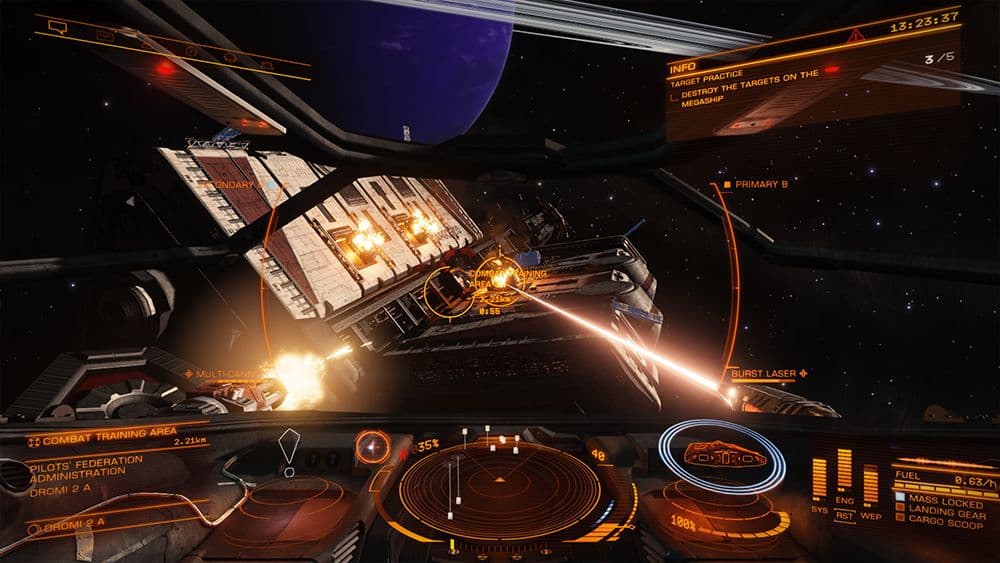Select the ENG power distributor bar

(x=845, y=470)
